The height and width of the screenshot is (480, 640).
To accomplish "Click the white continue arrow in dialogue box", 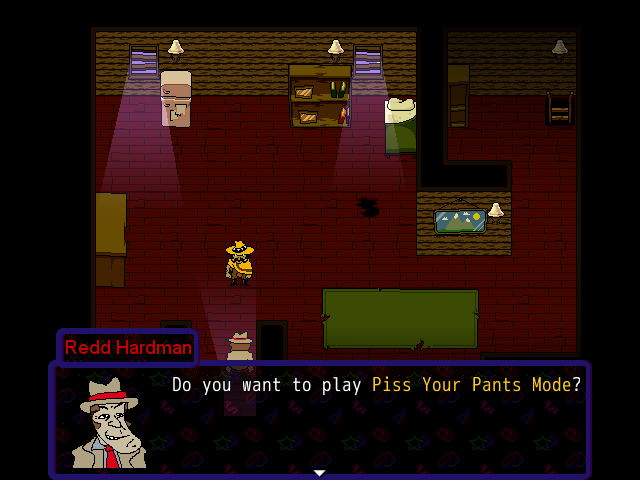I will (x=320, y=473).
